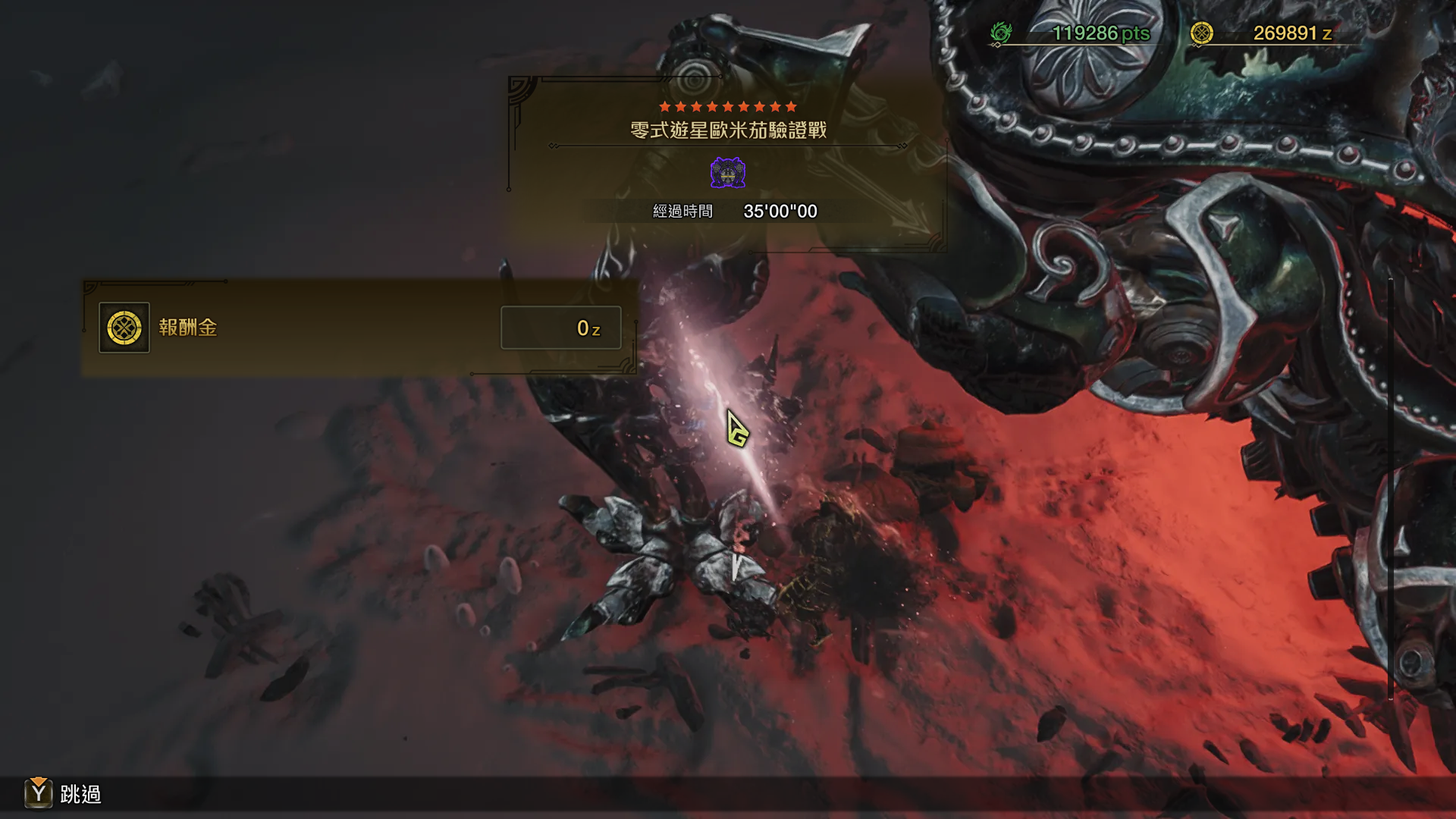Click the purple target monster icon

click(x=728, y=173)
